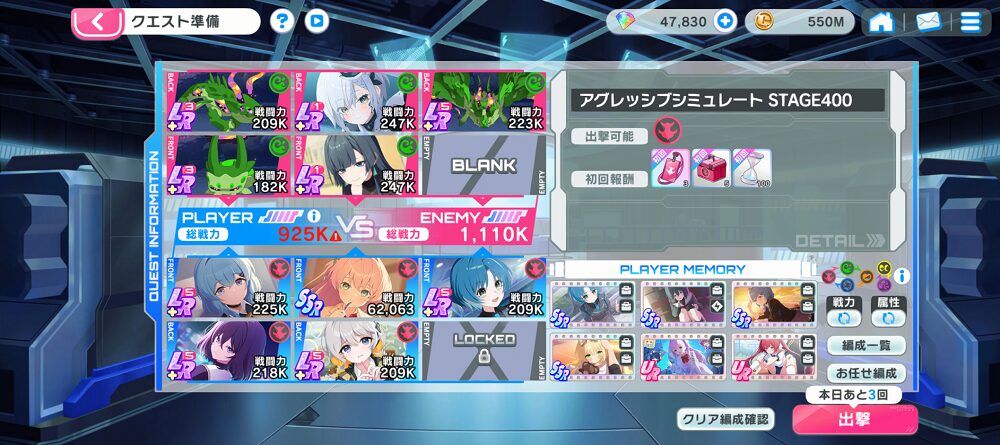Tap the player info icon beside PLAYER

click(314, 215)
